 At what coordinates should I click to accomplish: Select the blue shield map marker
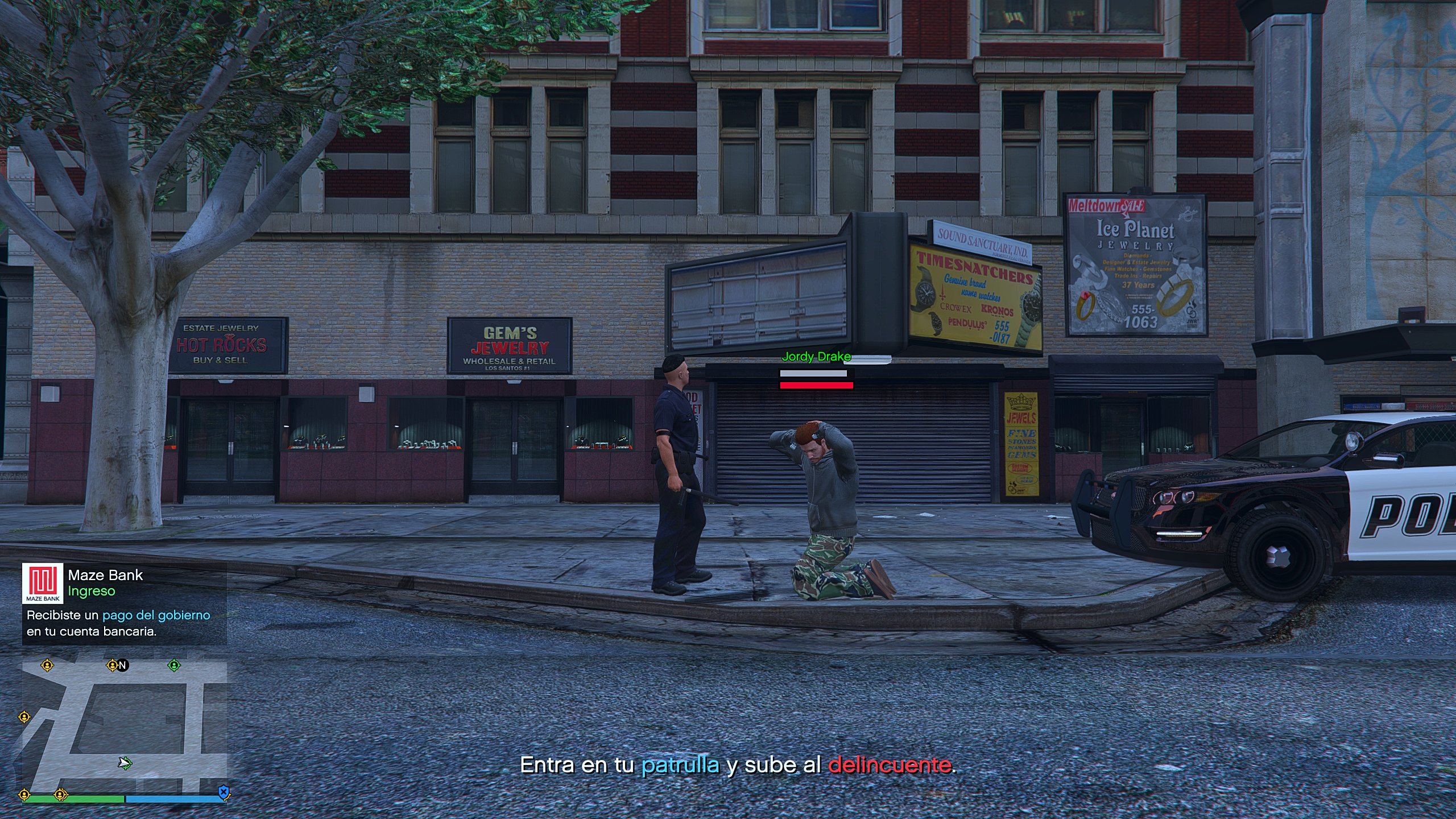[224, 791]
